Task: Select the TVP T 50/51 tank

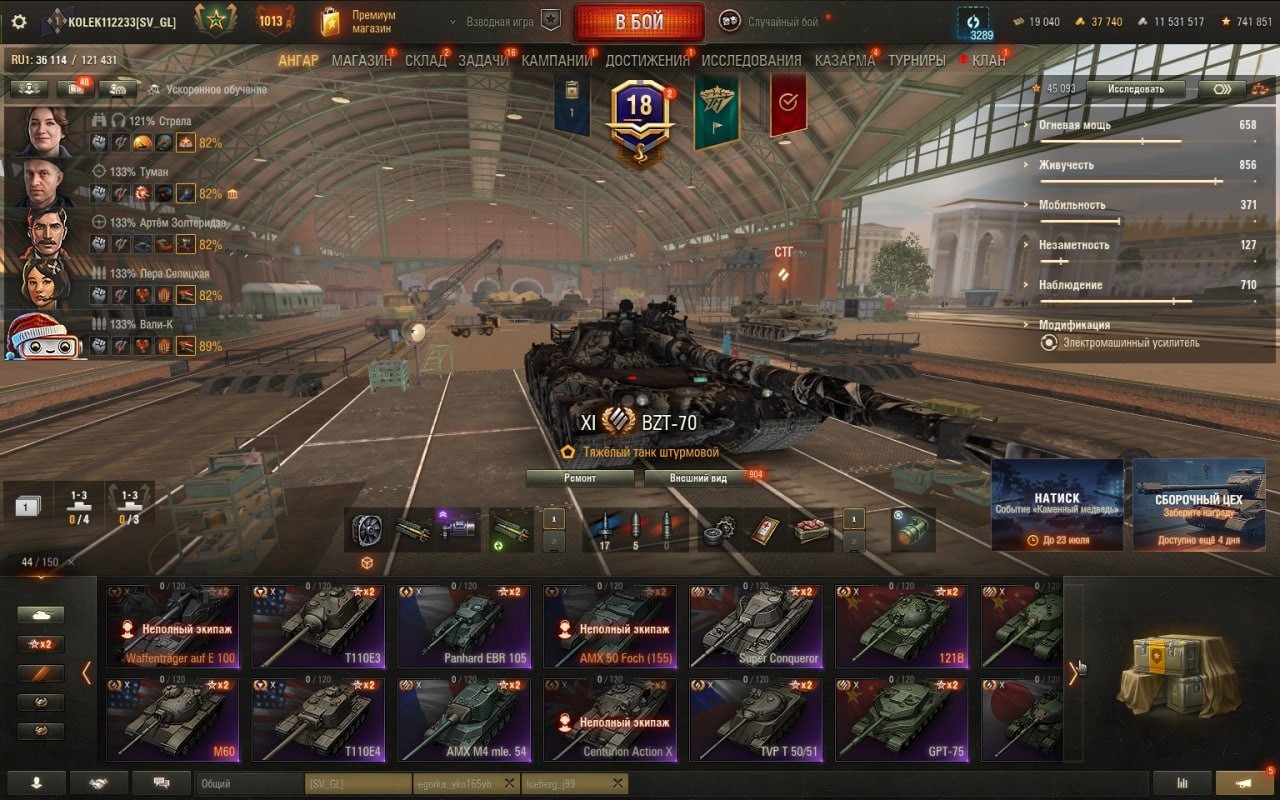Action: 756,720
